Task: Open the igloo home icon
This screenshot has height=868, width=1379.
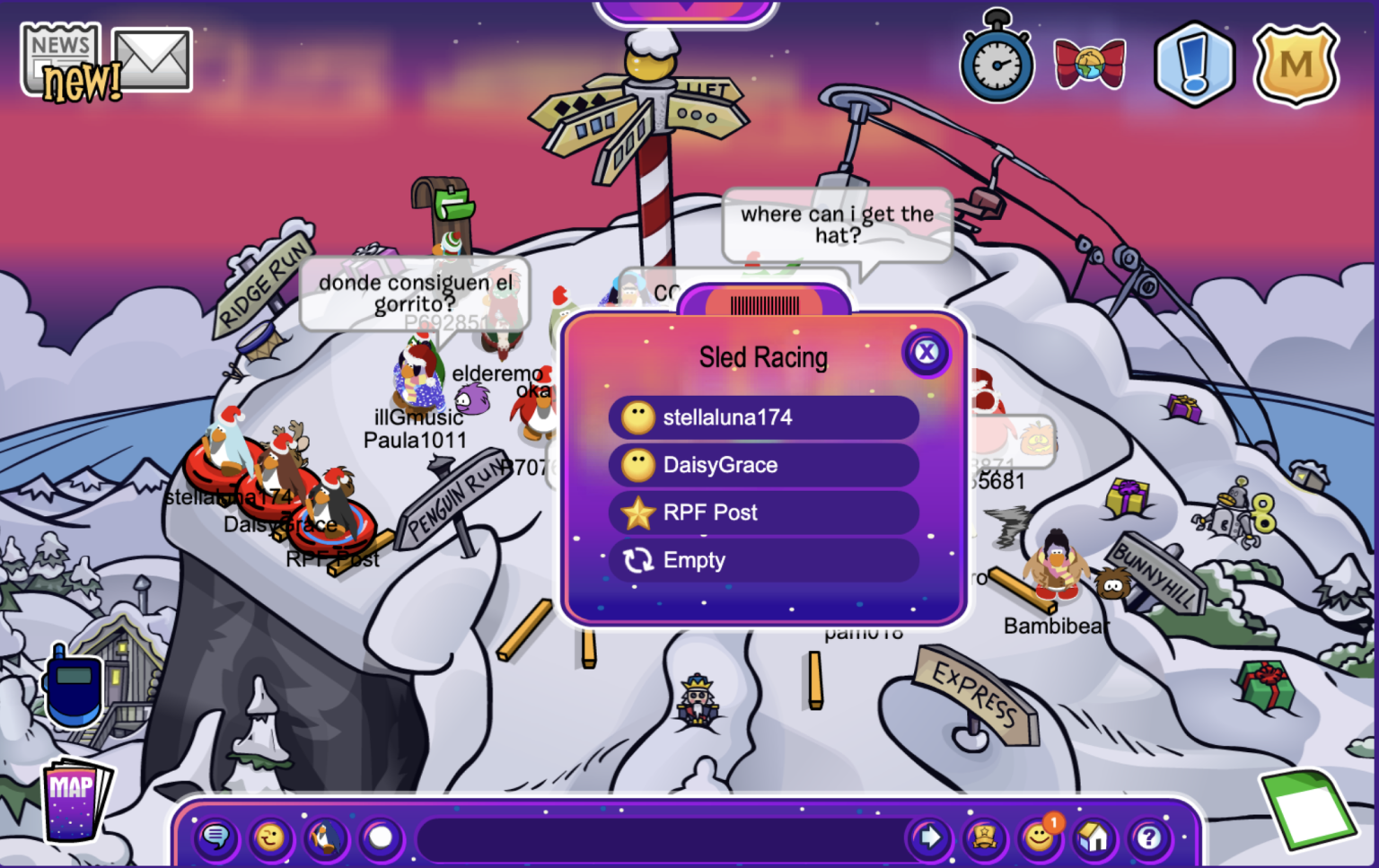Action: pyautogui.click(x=1095, y=837)
